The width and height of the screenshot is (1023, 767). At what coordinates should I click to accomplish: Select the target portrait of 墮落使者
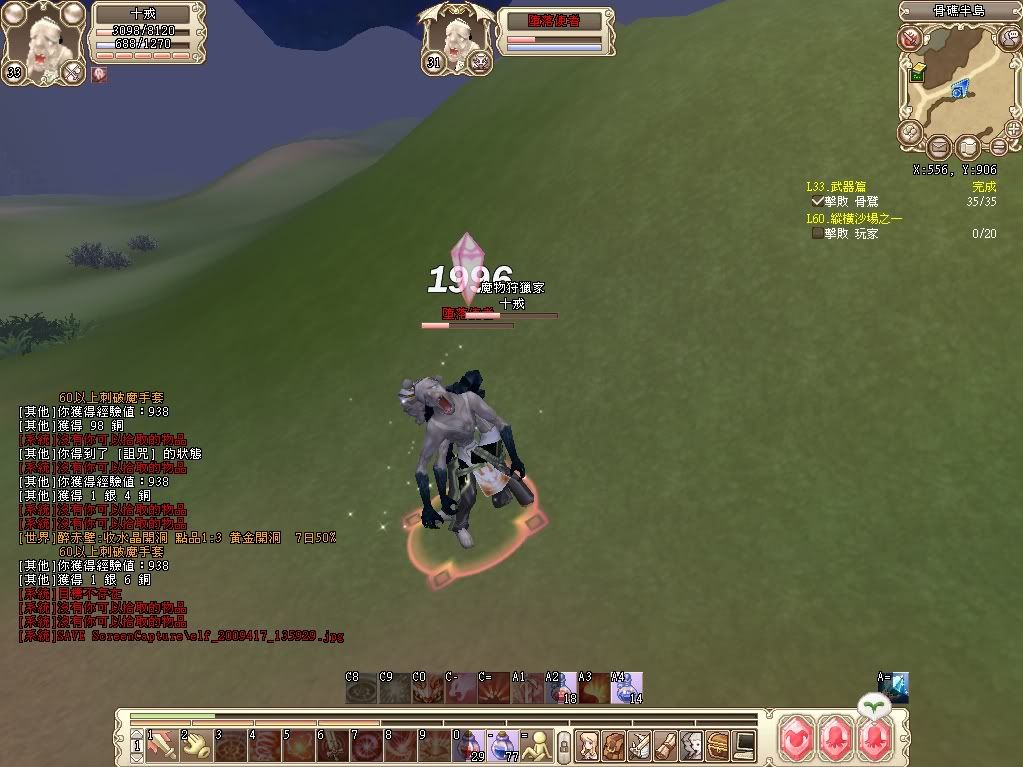[459, 41]
